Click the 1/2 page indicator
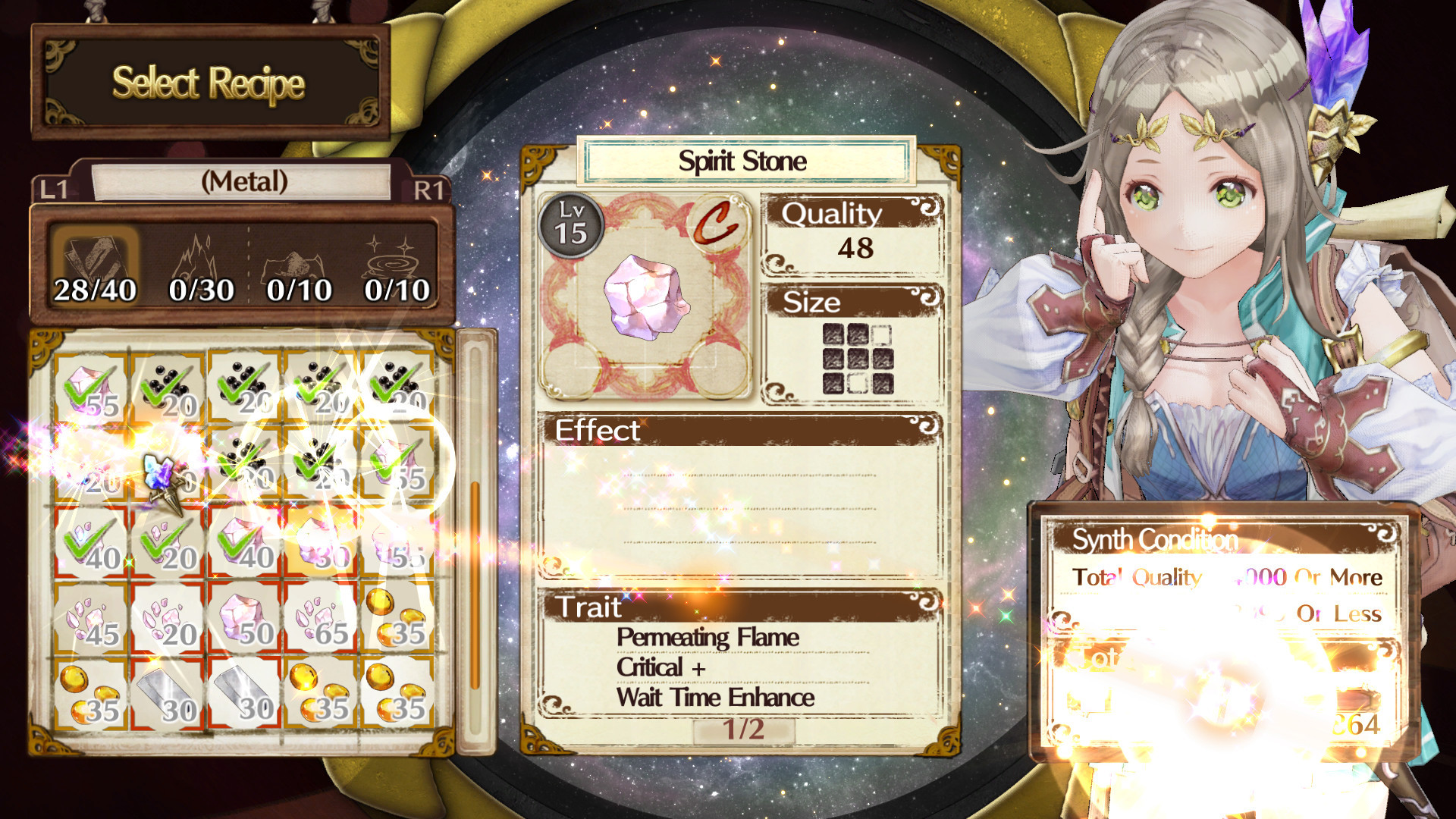The image size is (1456, 819). (x=743, y=730)
